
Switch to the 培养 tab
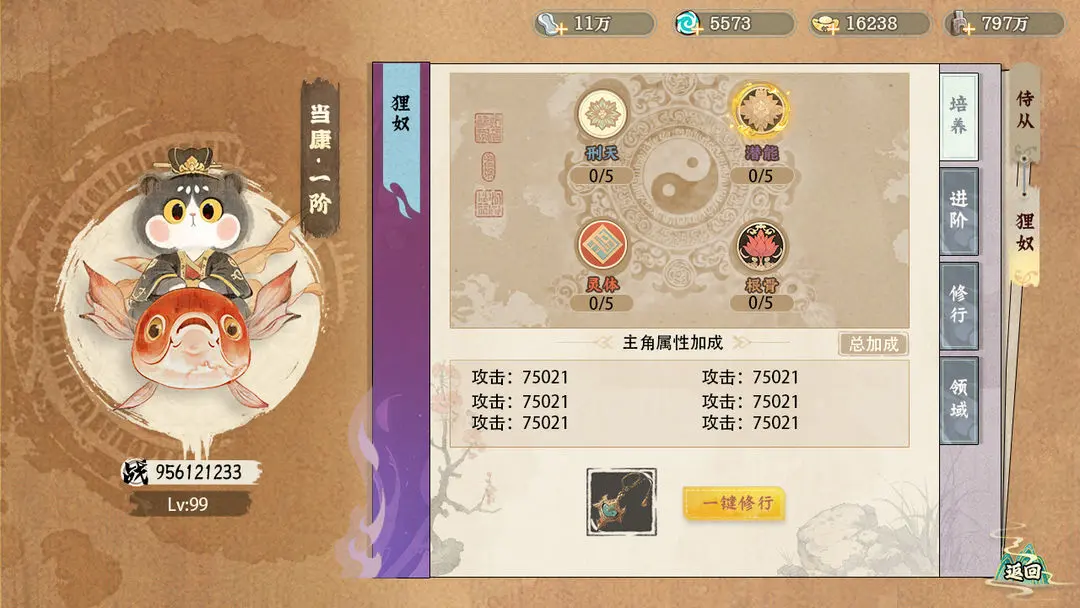coord(958,117)
